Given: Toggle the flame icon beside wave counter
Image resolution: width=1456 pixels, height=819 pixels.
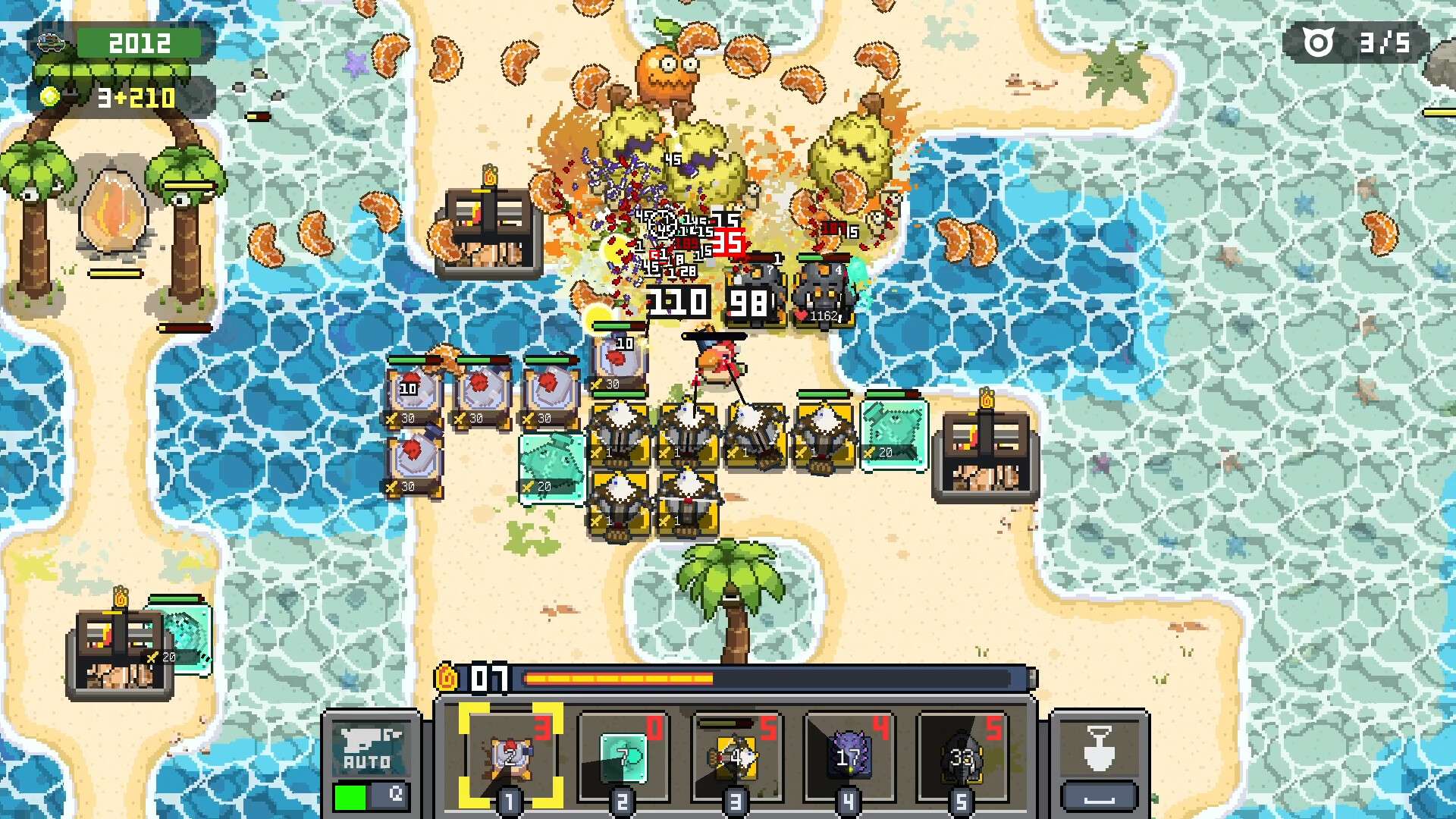Looking at the screenshot, I should pyautogui.click(x=447, y=679).
